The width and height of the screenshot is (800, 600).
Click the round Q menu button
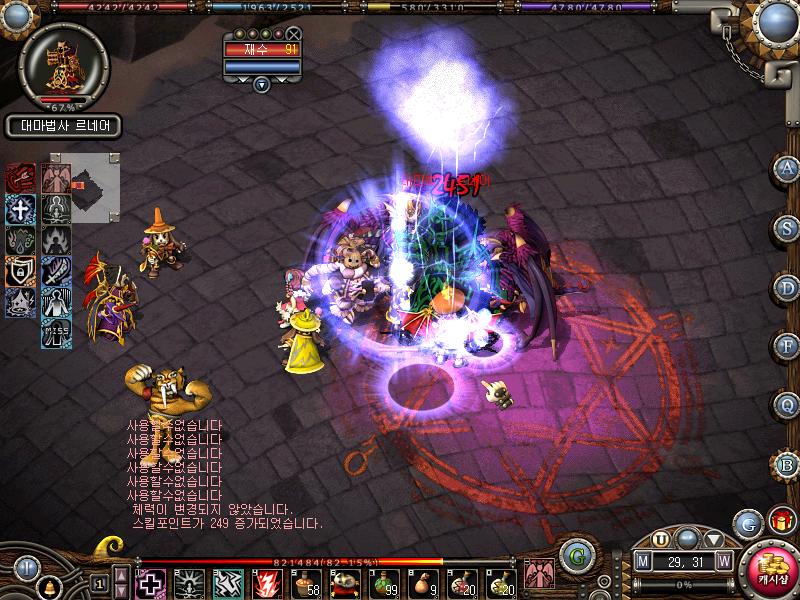787,405
